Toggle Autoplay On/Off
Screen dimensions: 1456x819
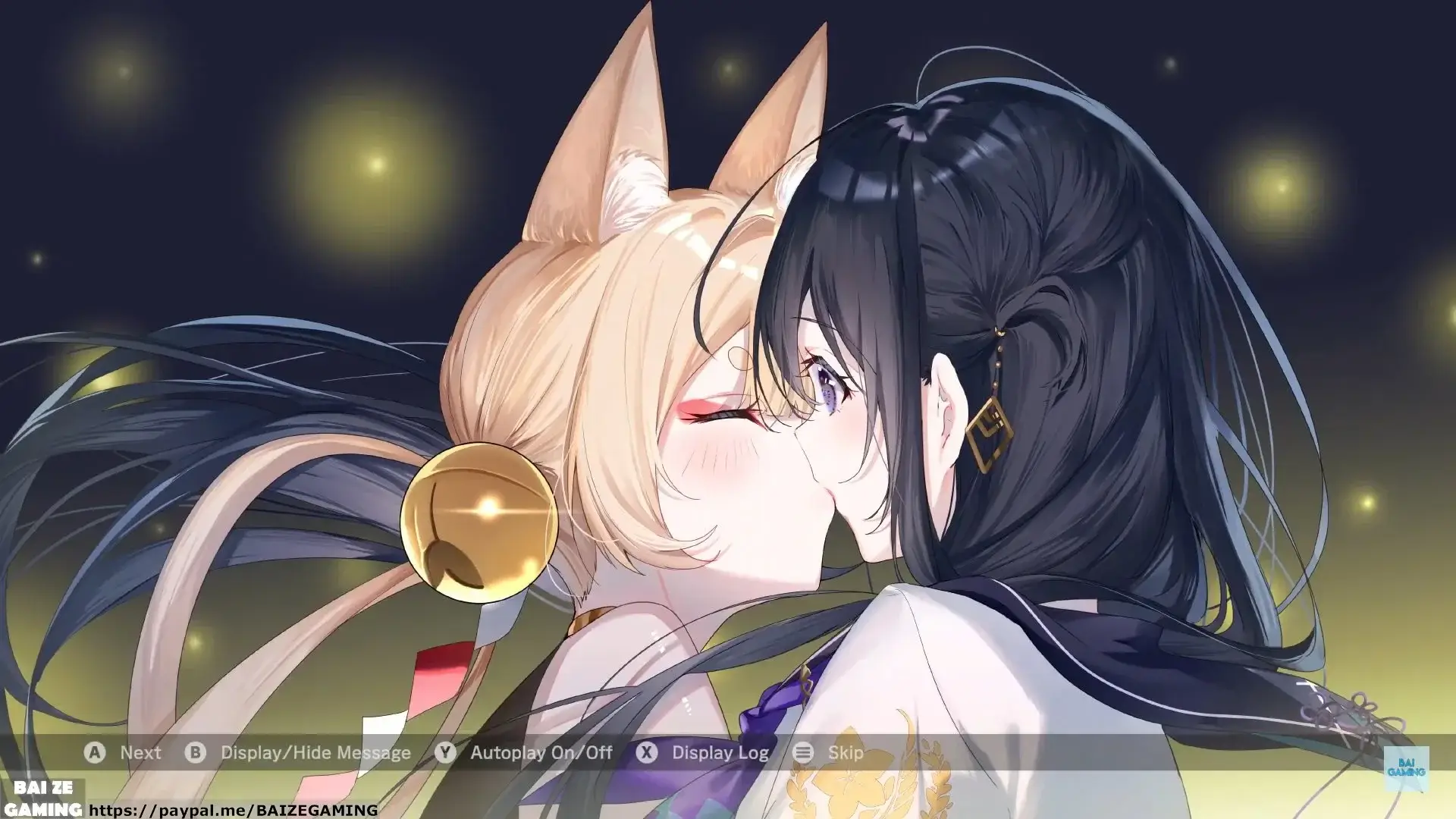(541, 753)
